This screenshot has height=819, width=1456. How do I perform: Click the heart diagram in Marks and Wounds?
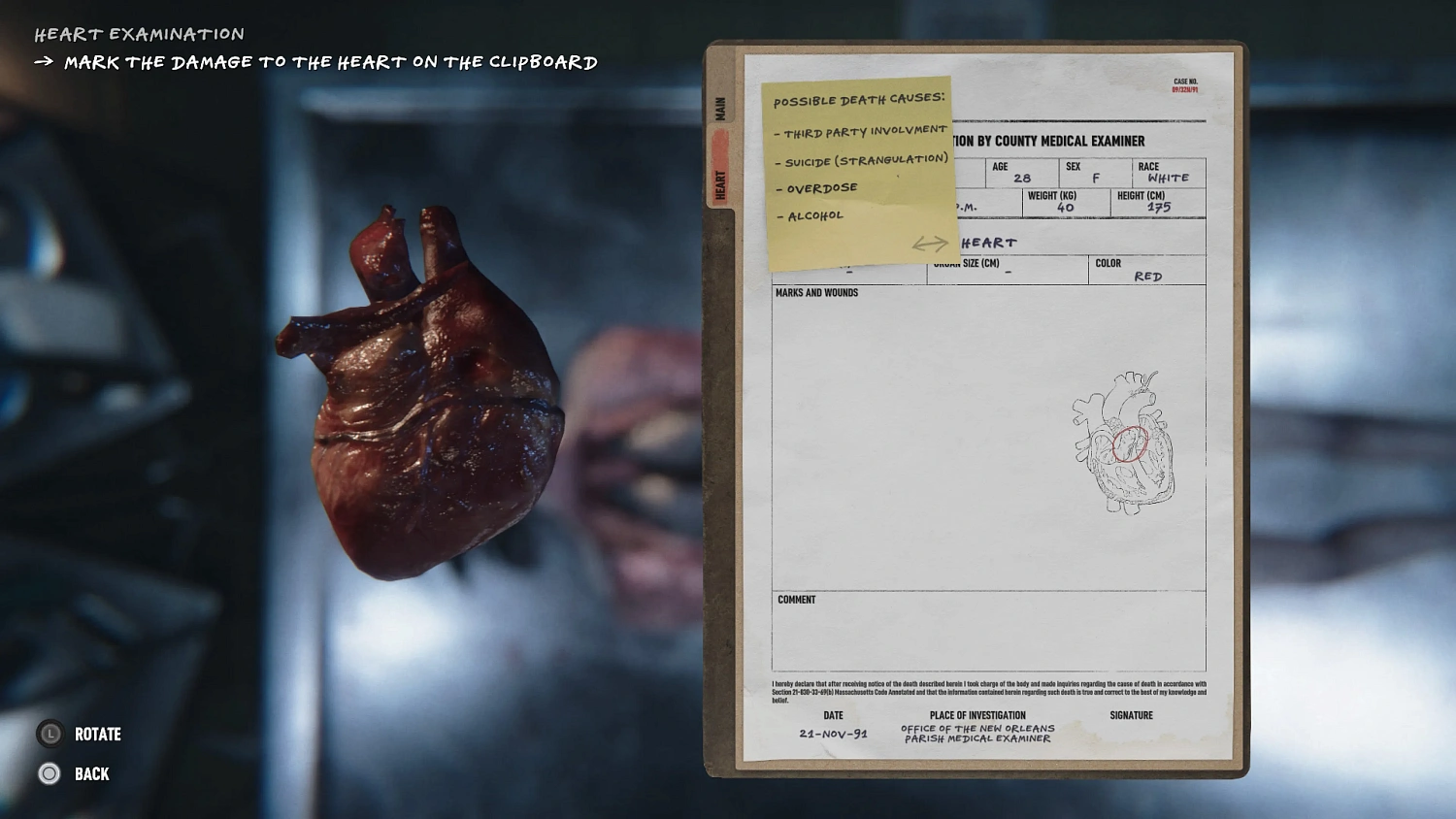[x=1121, y=442]
